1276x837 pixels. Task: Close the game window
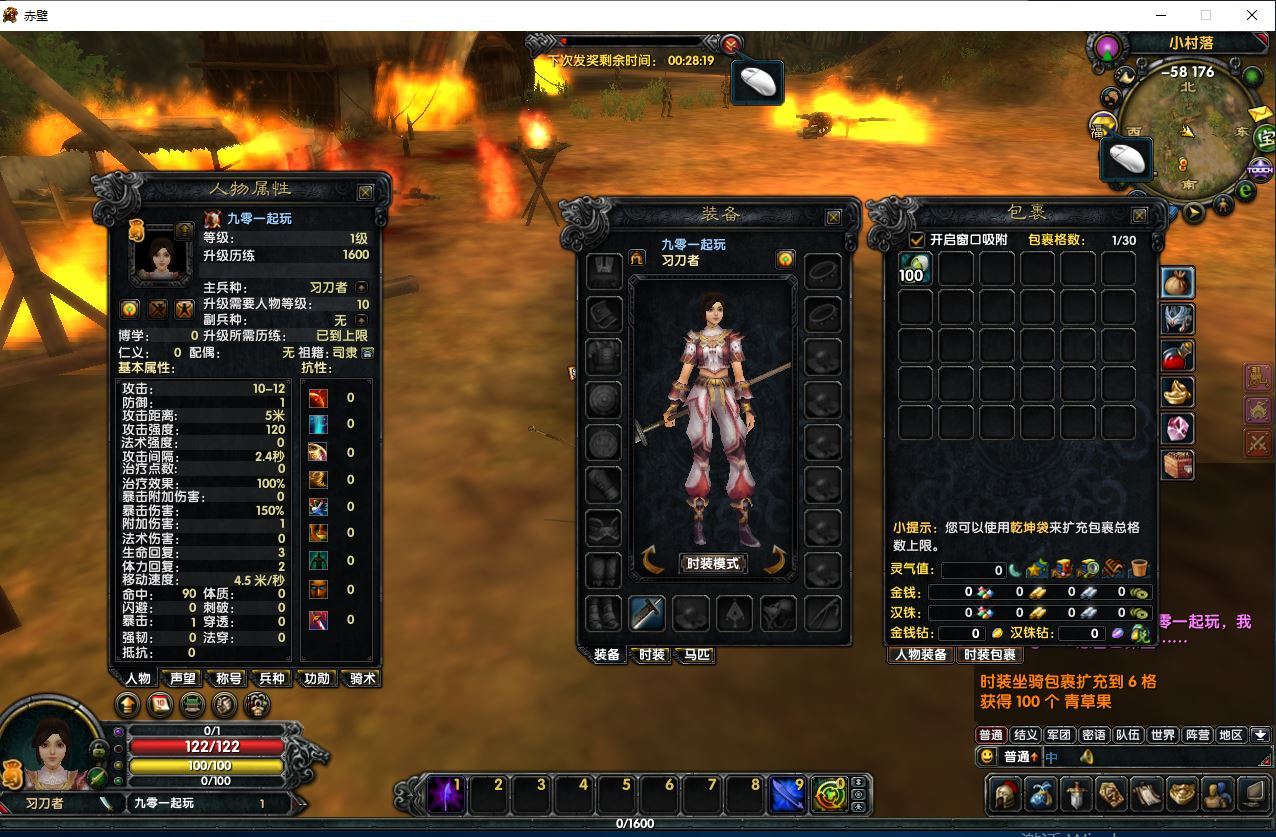pyautogui.click(x=1252, y=15)
